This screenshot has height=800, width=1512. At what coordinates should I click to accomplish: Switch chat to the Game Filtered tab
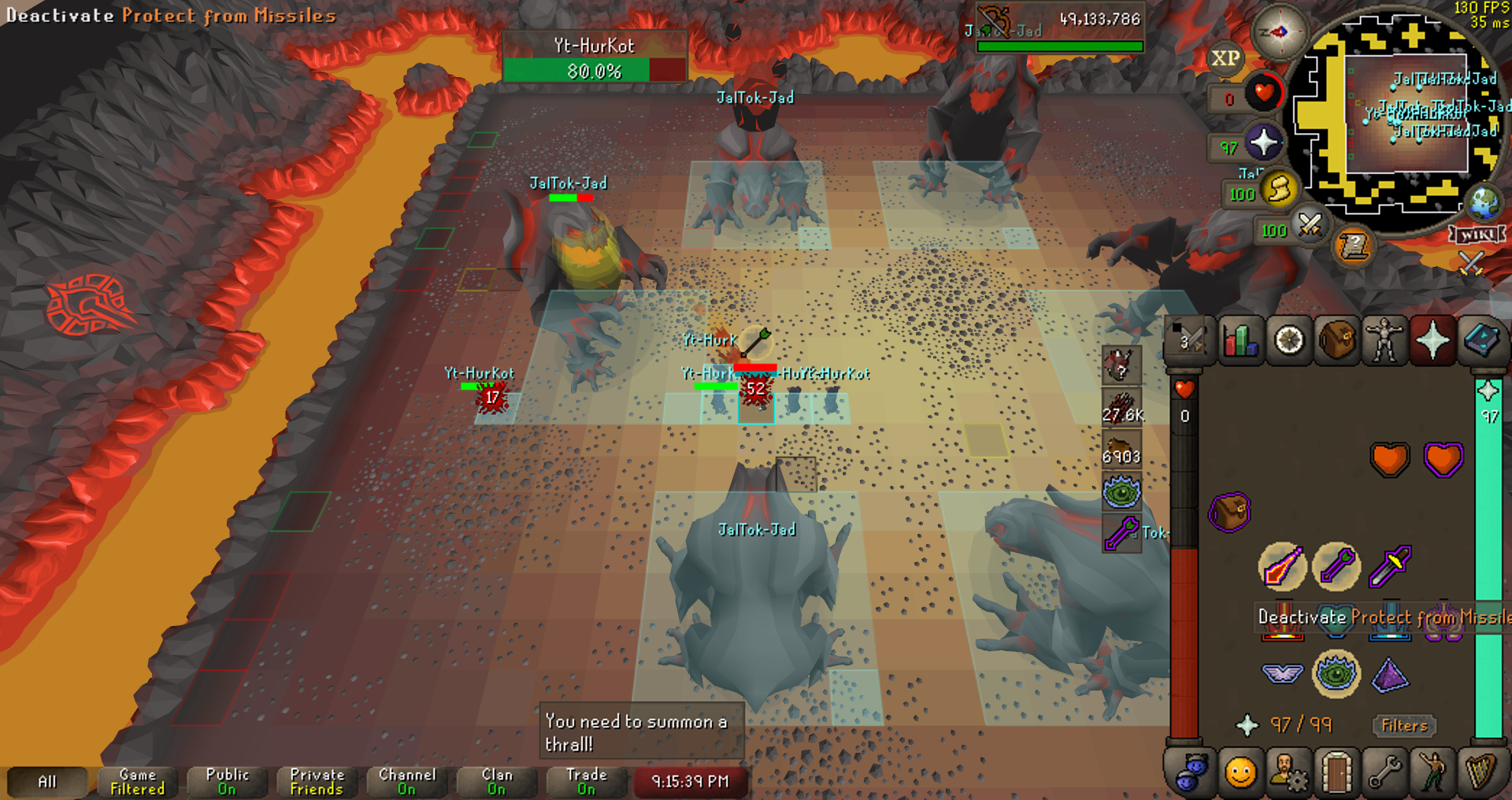click(x=137, y=781)
